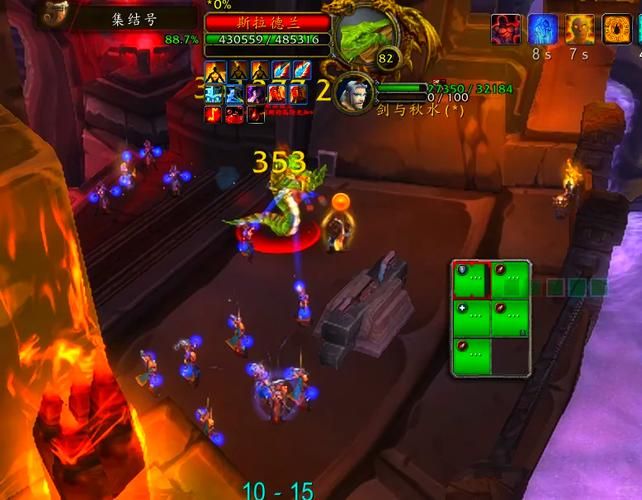Image resolution: width=642 pixels, height=500 pixels.
Task: Click the blue buff icon with 8s timer
Action: tap(543, 30)
